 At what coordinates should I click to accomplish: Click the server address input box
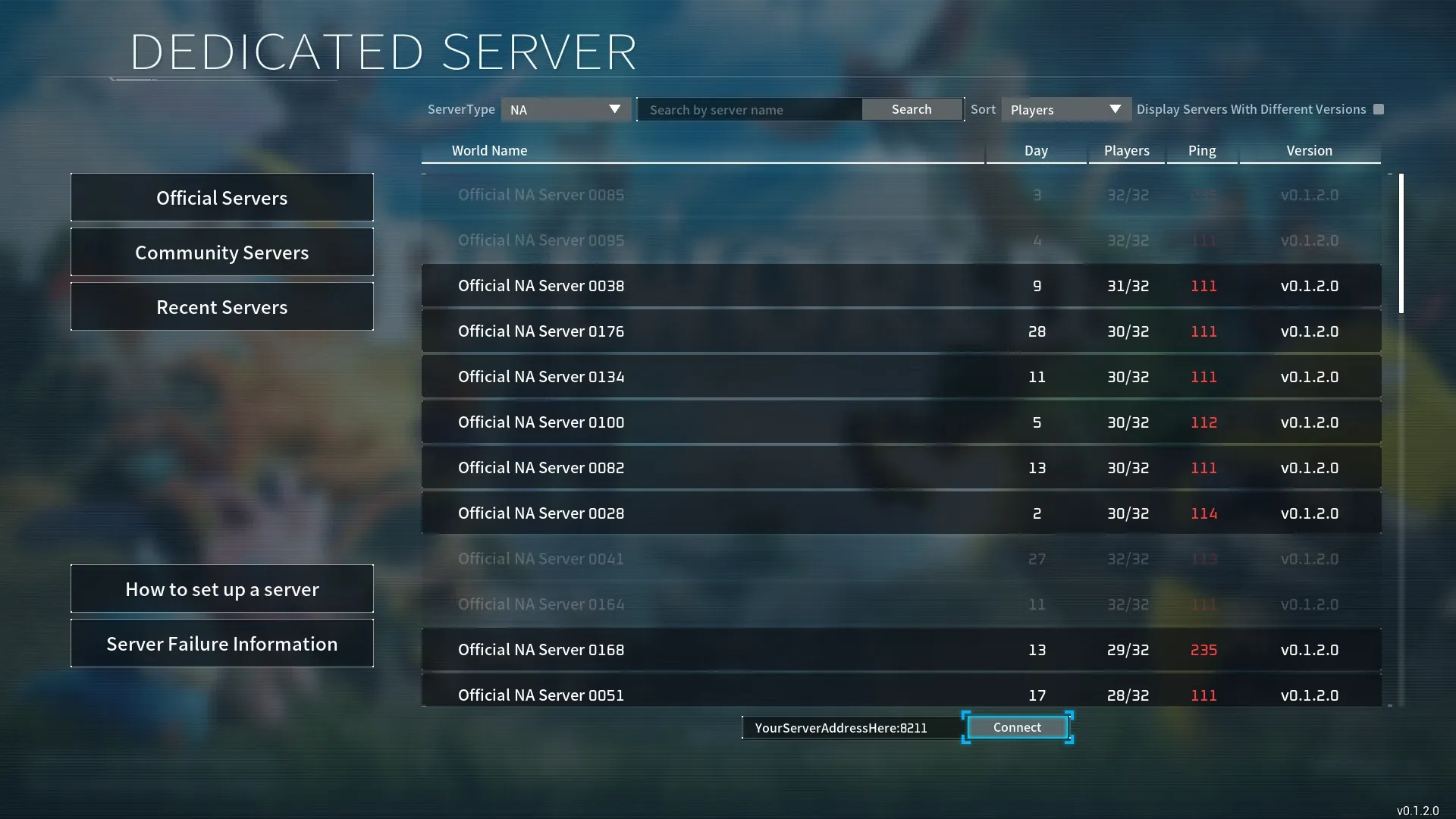pyautogui.click(x=851, y=727)
